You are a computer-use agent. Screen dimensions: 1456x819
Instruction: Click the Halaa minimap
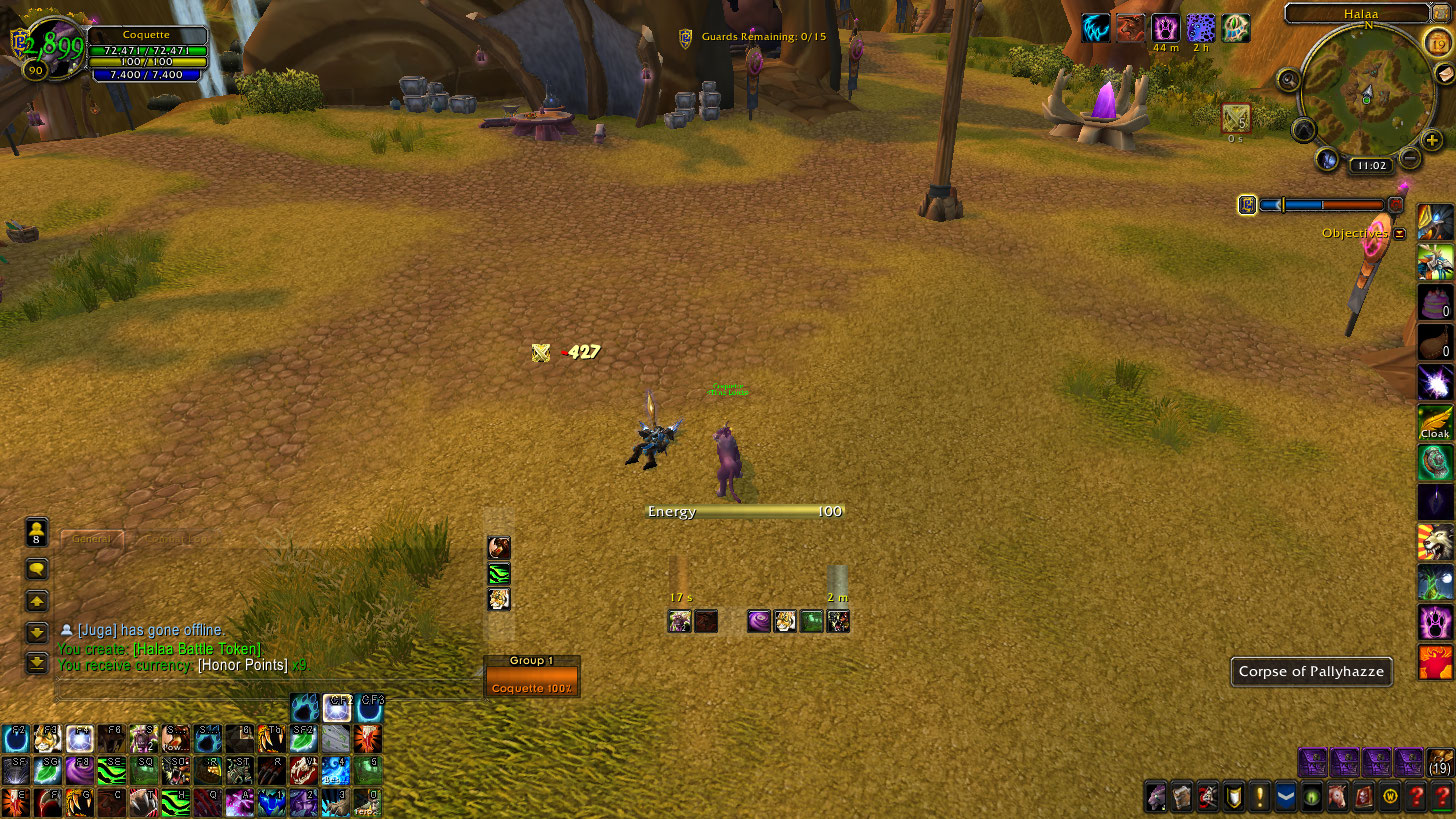point(1366,93)
